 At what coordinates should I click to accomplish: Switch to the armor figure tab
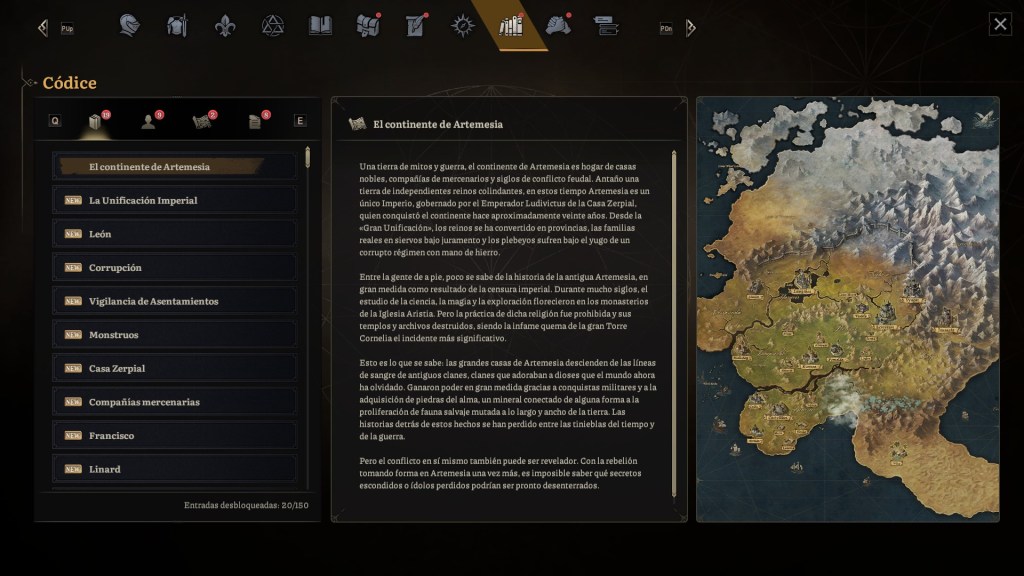pos(177,25)
